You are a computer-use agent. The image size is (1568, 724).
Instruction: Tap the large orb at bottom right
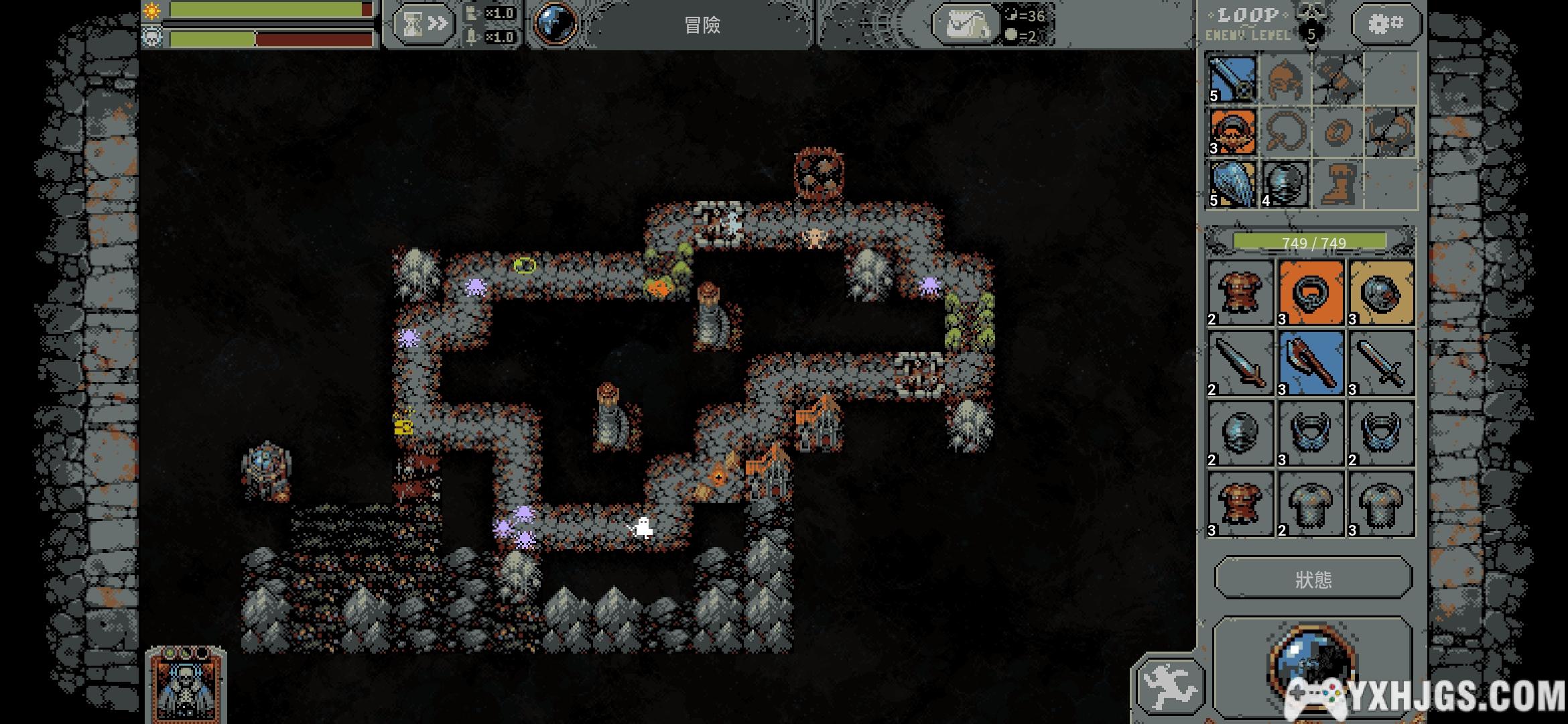(x=1312, y=664)
